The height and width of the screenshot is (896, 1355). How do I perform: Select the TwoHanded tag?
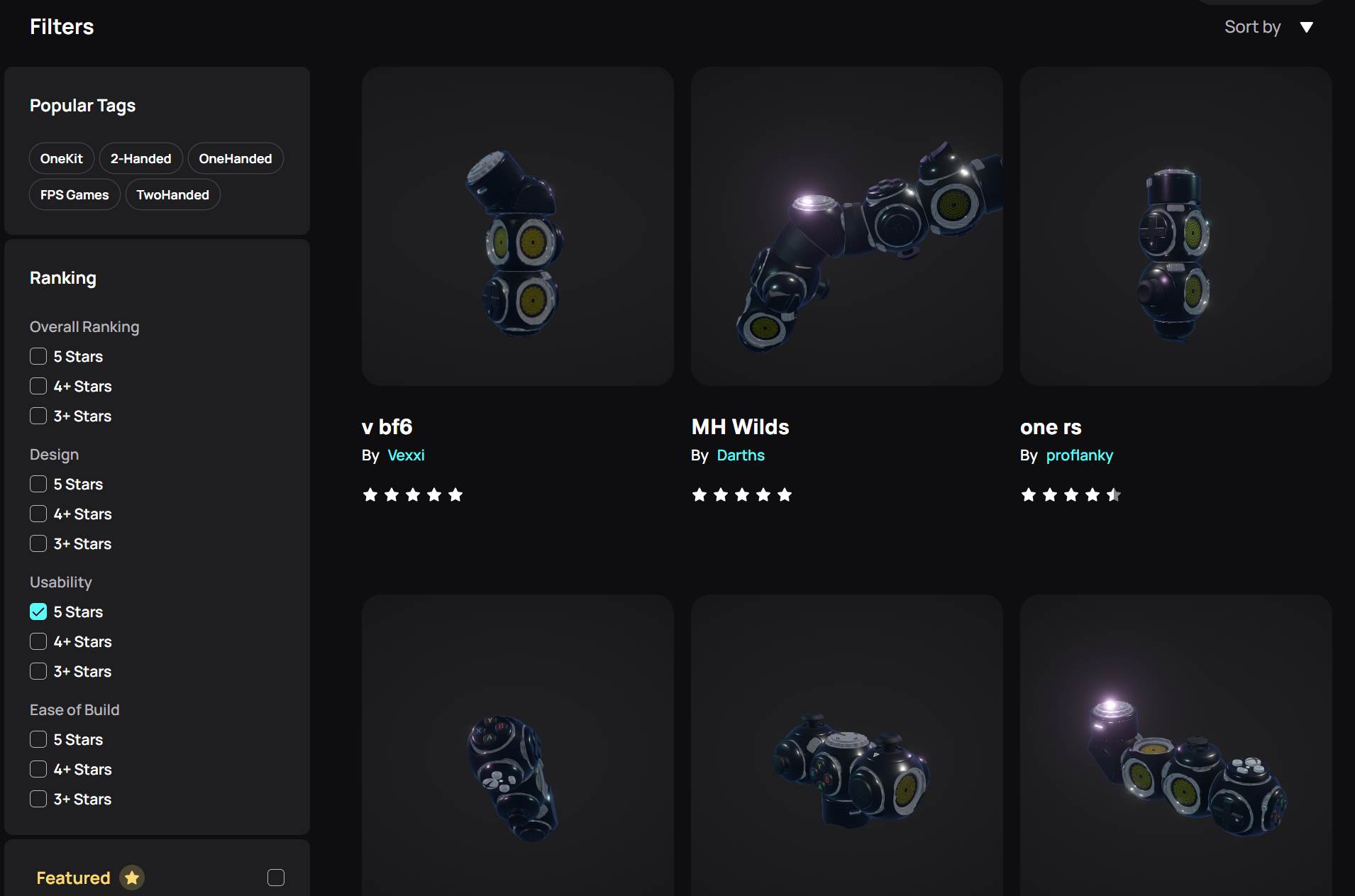(172, 194)
